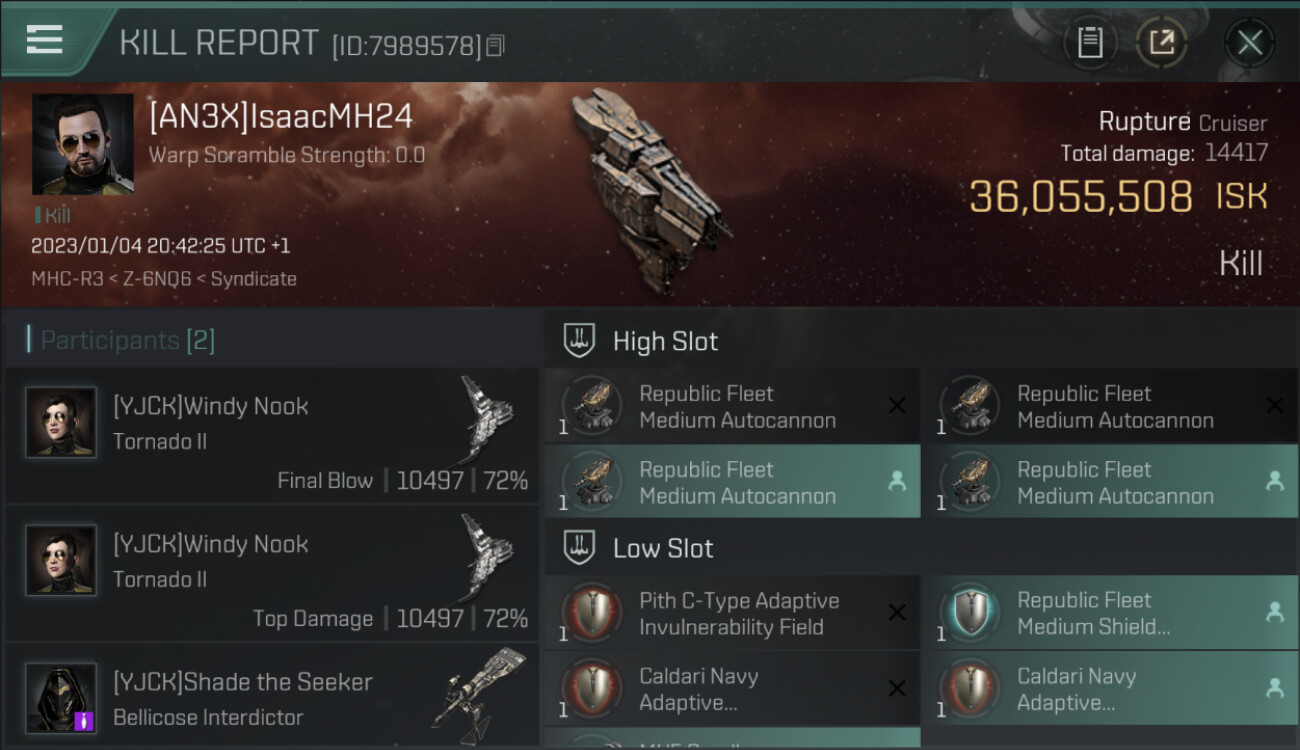The image size is (1300, 750).
Task: Close the kill report window
Action: [1249, 43]
